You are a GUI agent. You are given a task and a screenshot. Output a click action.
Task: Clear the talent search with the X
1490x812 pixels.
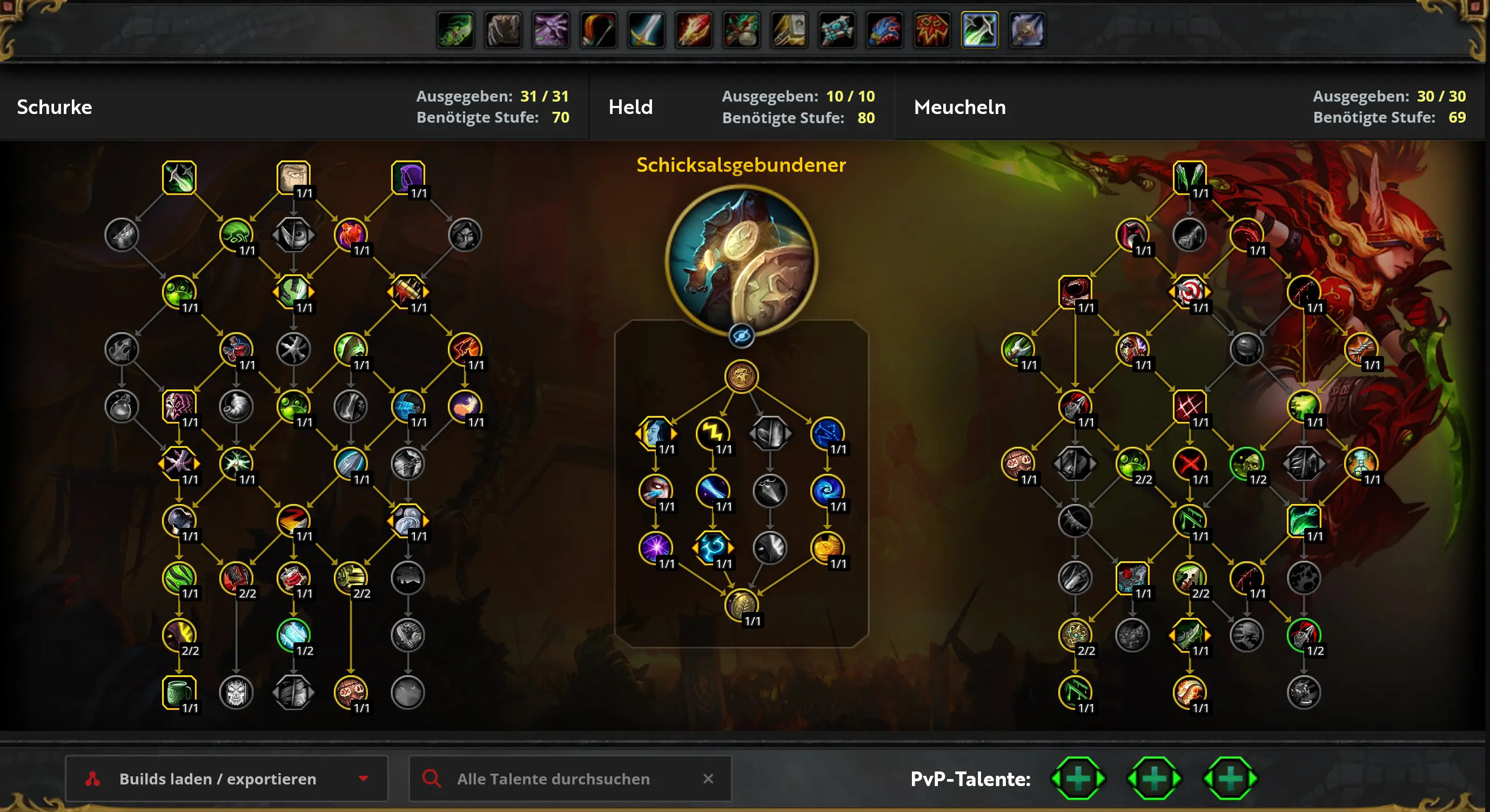pyautogui.click(x=708, y=779)
